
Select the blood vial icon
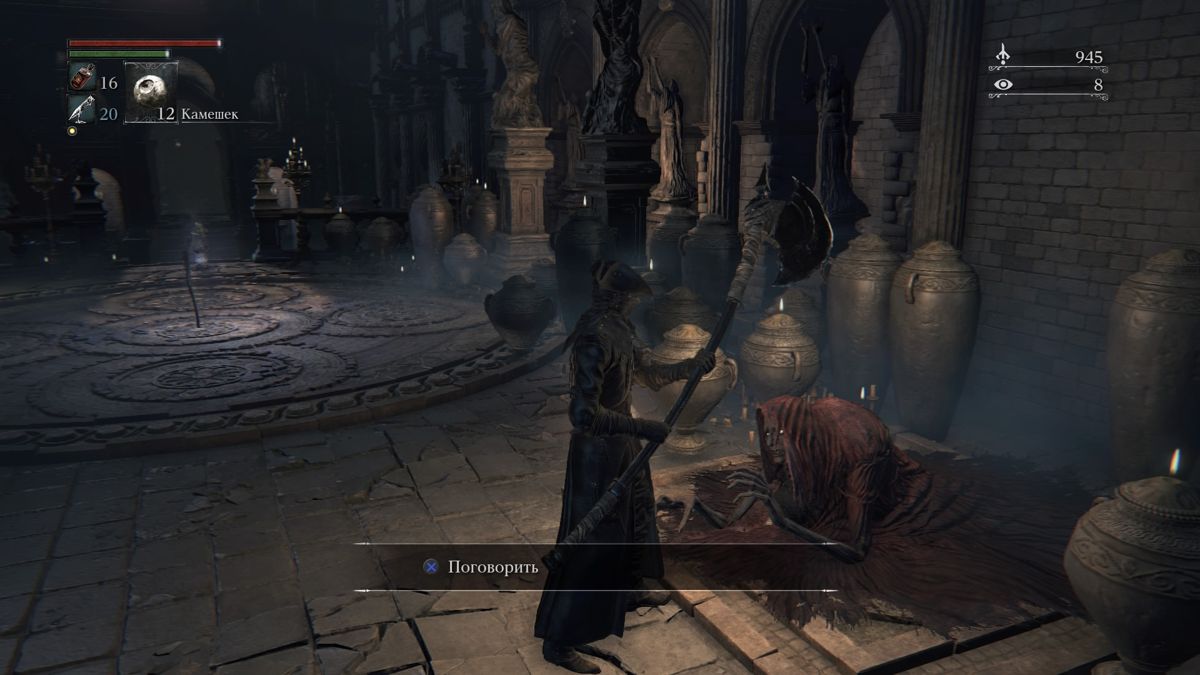pyautogui.click(x=81, y=78)
